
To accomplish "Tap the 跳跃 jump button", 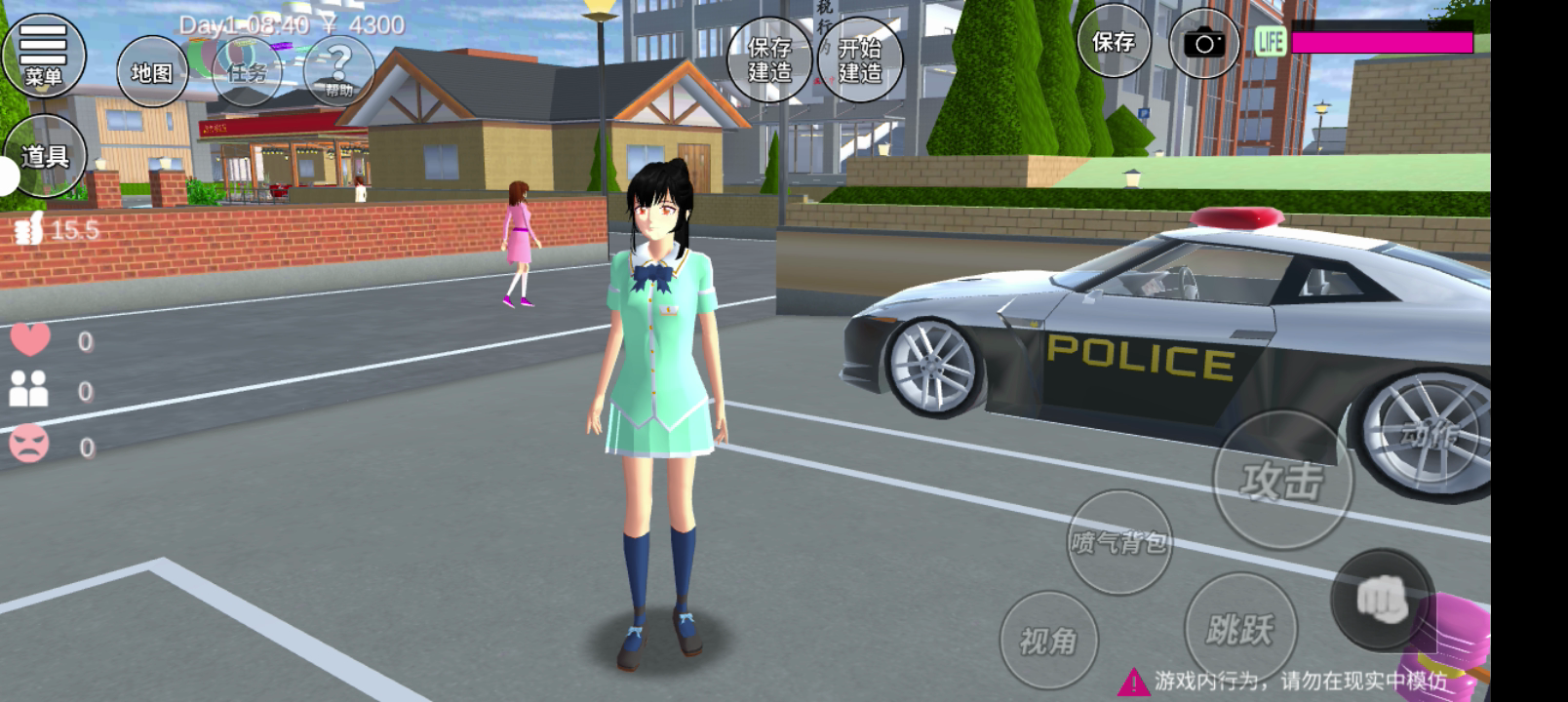I will (x=1239, y=629).
